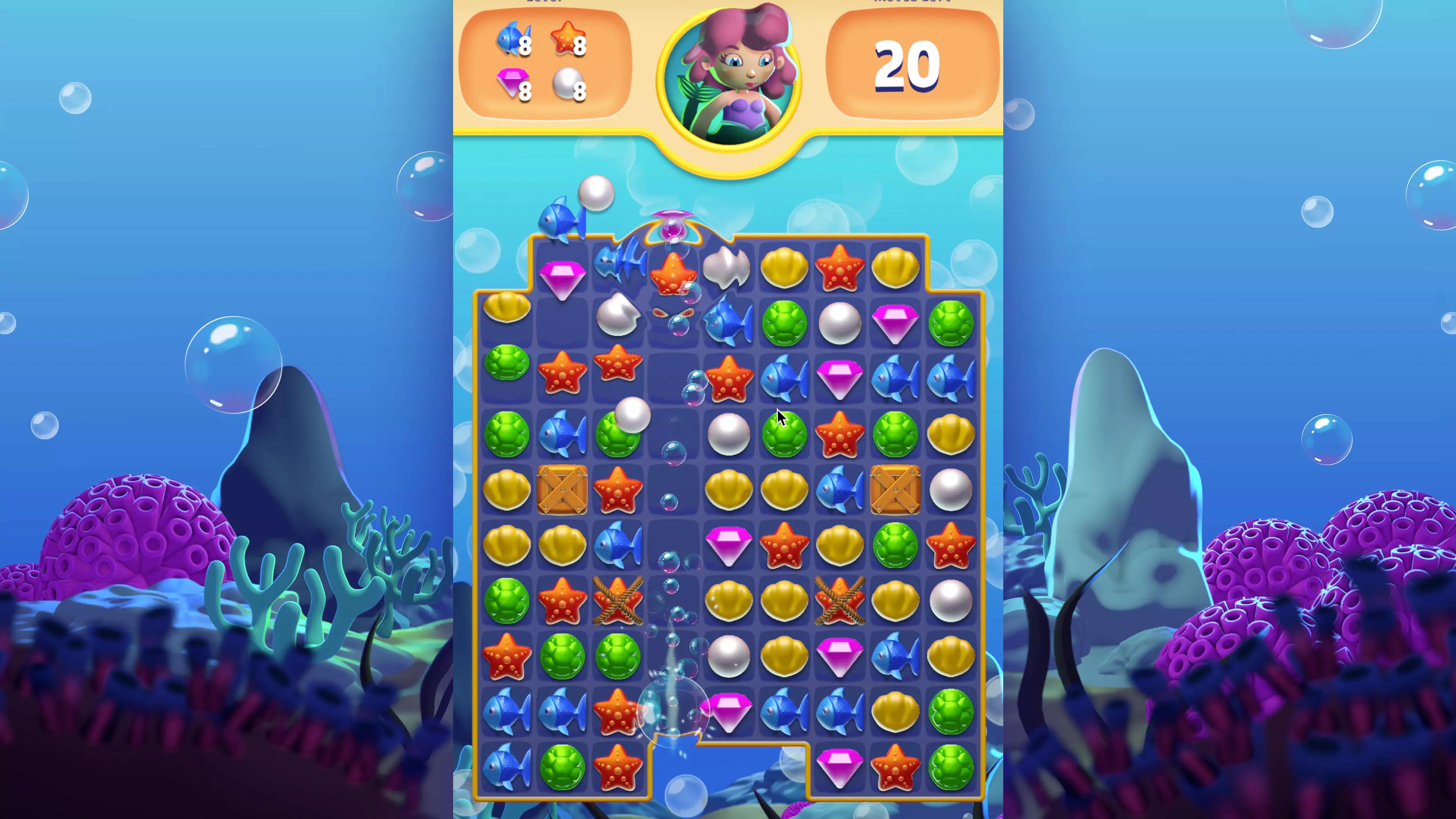Click the pearl goal icon in objectives panel
The image size is (1456, 819).
point(567,85)
